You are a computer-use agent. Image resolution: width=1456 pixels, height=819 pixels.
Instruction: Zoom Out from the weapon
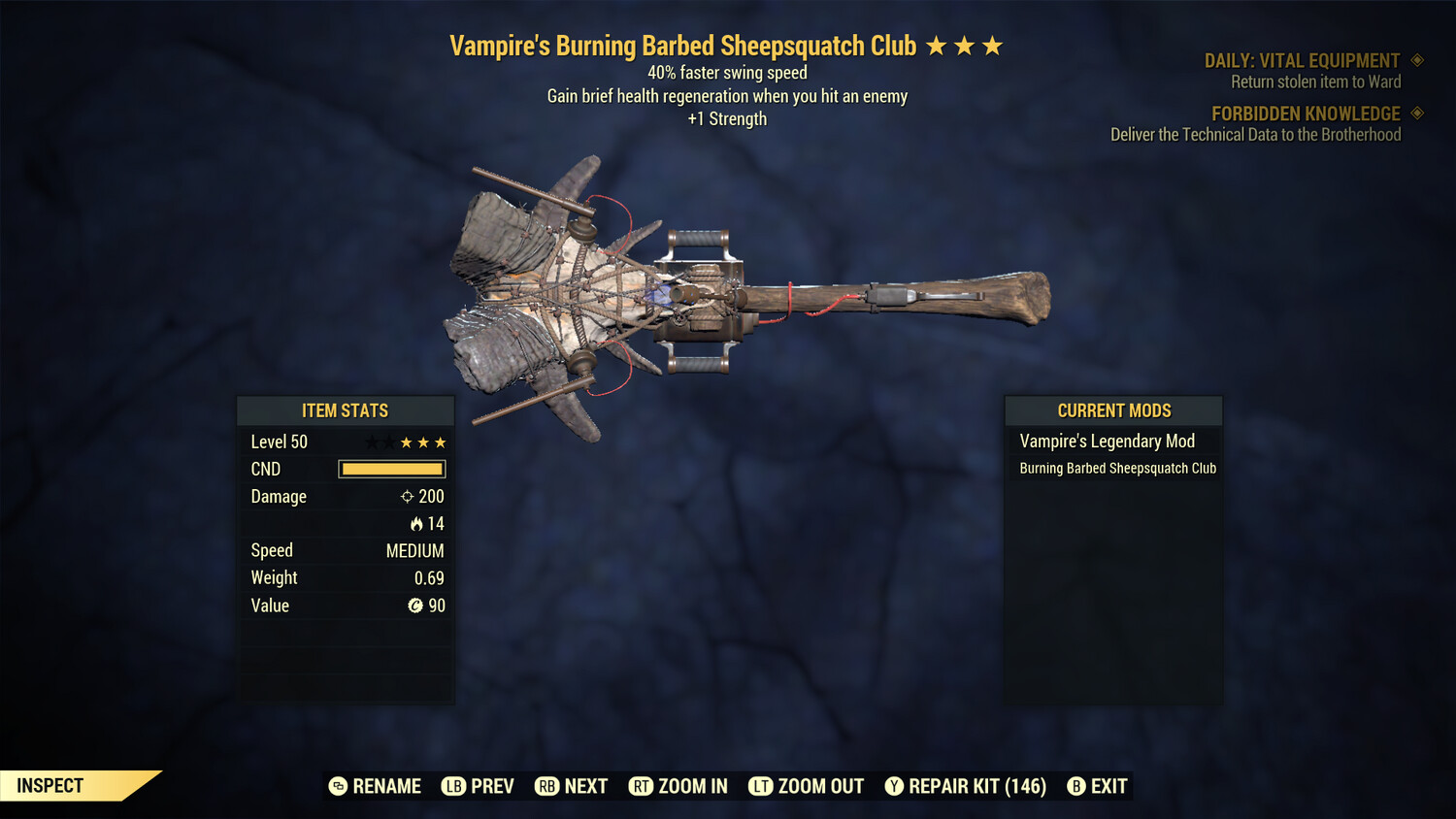pos(807,786)
